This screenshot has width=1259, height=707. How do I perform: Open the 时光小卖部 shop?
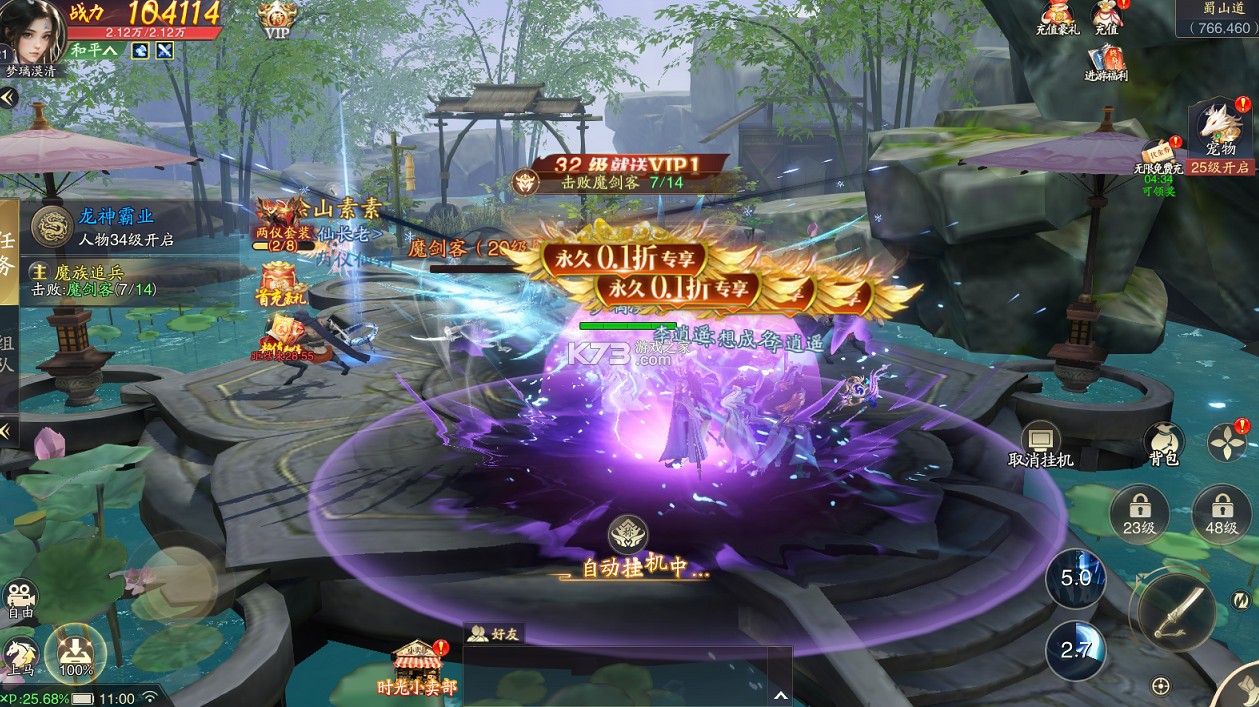(417, 667)
